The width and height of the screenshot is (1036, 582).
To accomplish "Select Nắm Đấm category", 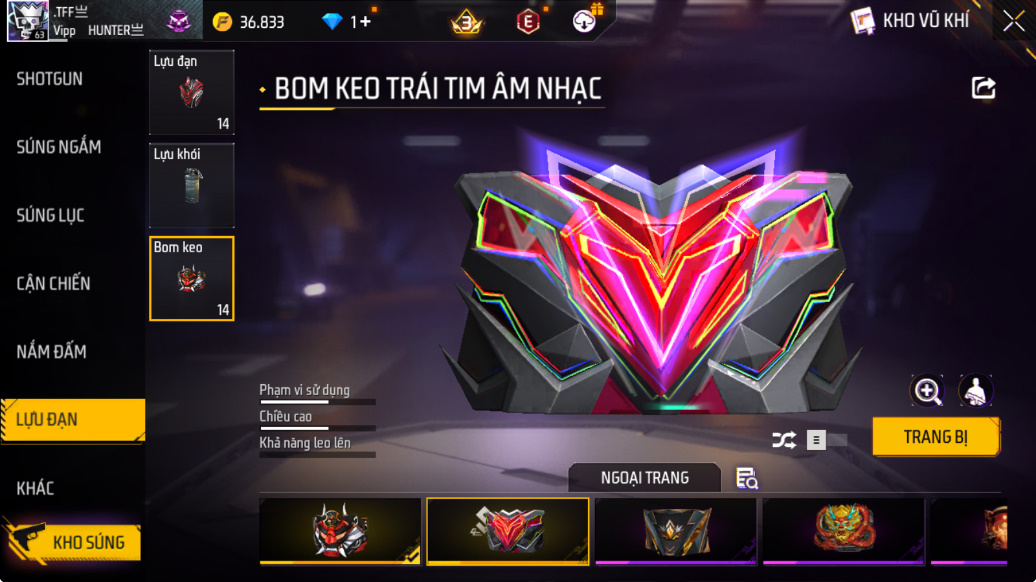I will [51, 351].
